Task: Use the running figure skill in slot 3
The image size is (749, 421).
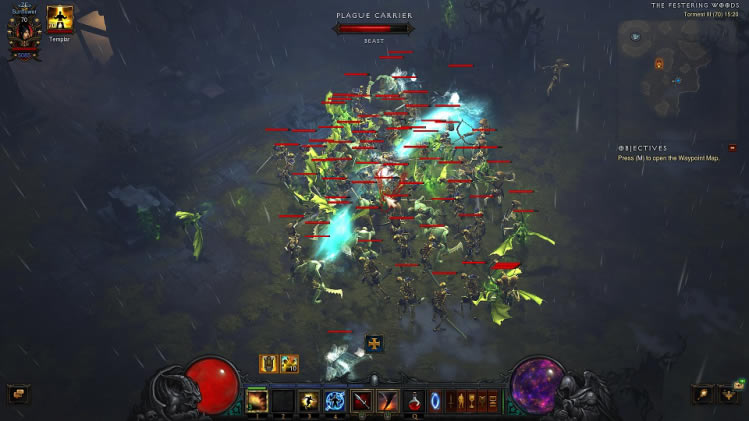Action: [x=310, y=401]
